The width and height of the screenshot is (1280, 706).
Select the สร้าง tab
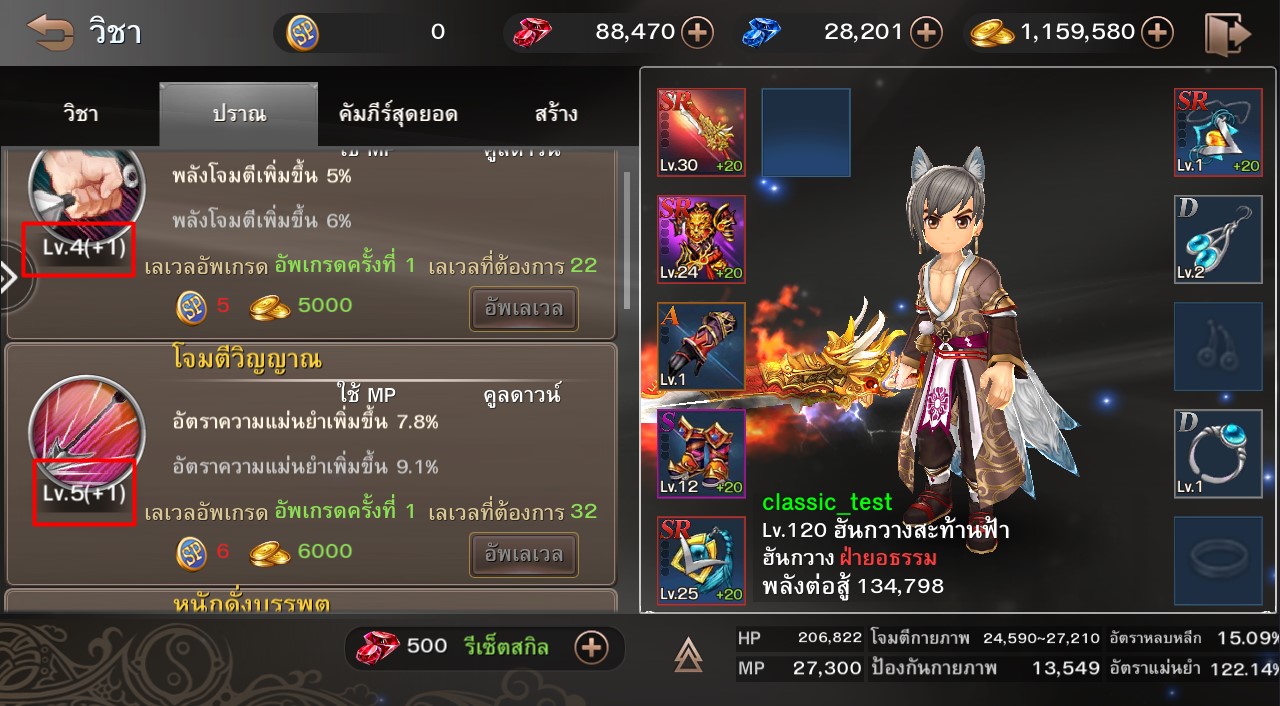556,114
